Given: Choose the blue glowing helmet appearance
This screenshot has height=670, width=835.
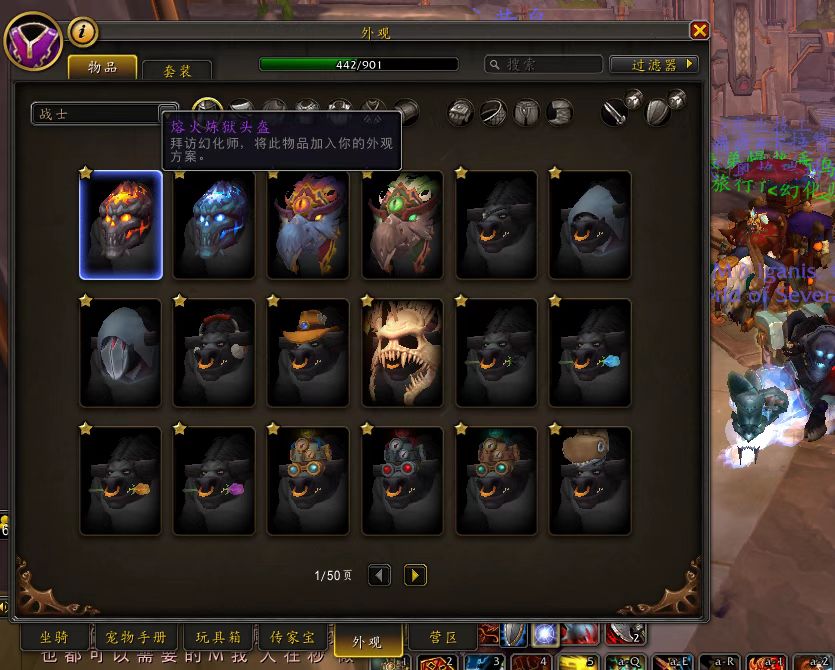Looking at the screenshot, I should [214, 225].
